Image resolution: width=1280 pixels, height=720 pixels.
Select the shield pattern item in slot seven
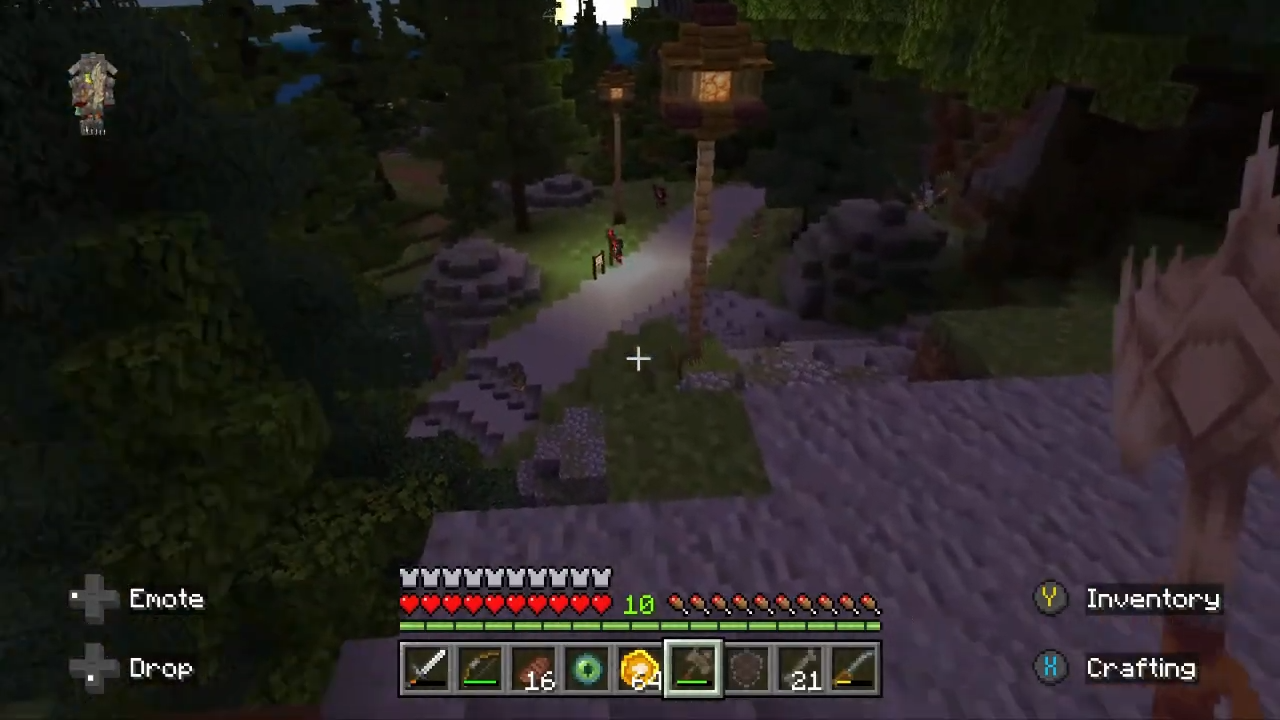coord(748,670)
